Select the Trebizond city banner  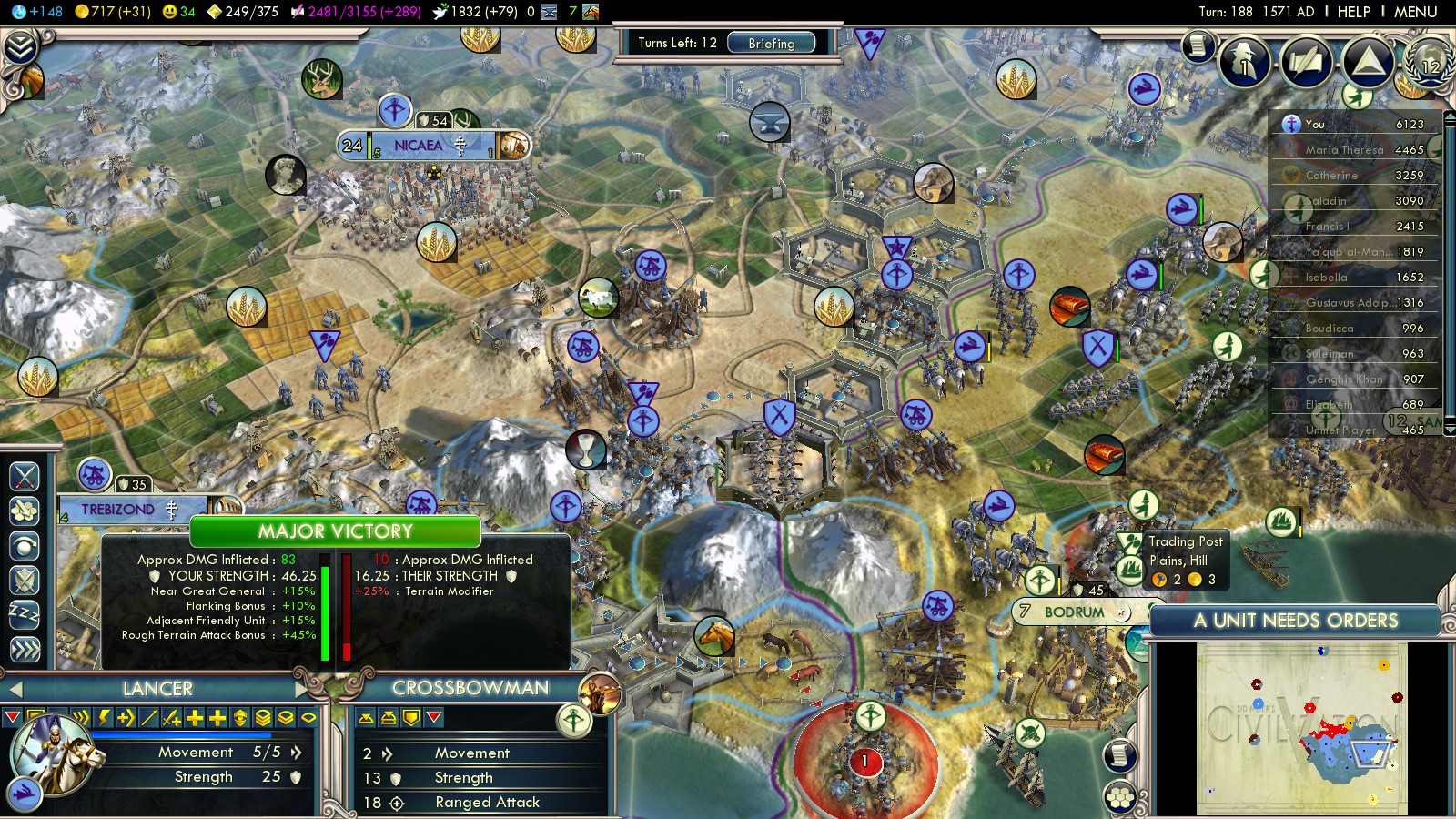[118, 510]
